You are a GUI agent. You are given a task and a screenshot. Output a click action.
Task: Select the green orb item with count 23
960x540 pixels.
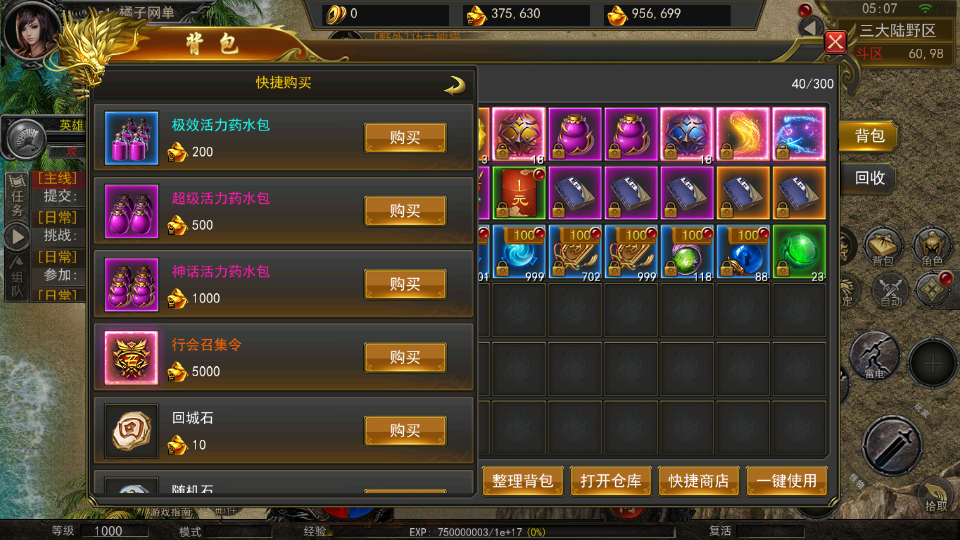(798, 252)
